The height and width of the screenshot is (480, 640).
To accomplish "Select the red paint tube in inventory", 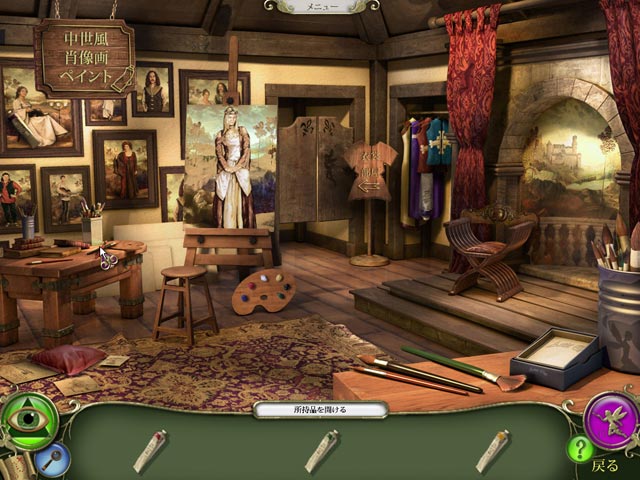I will pyautogui.click(x=150, y=450).
